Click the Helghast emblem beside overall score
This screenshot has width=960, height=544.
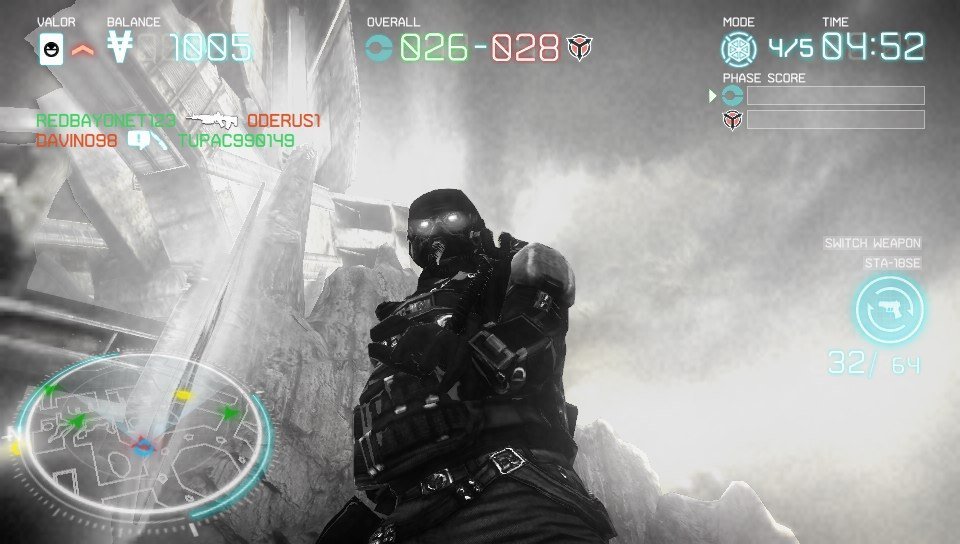pyautogui.click(x=579, y=47)
